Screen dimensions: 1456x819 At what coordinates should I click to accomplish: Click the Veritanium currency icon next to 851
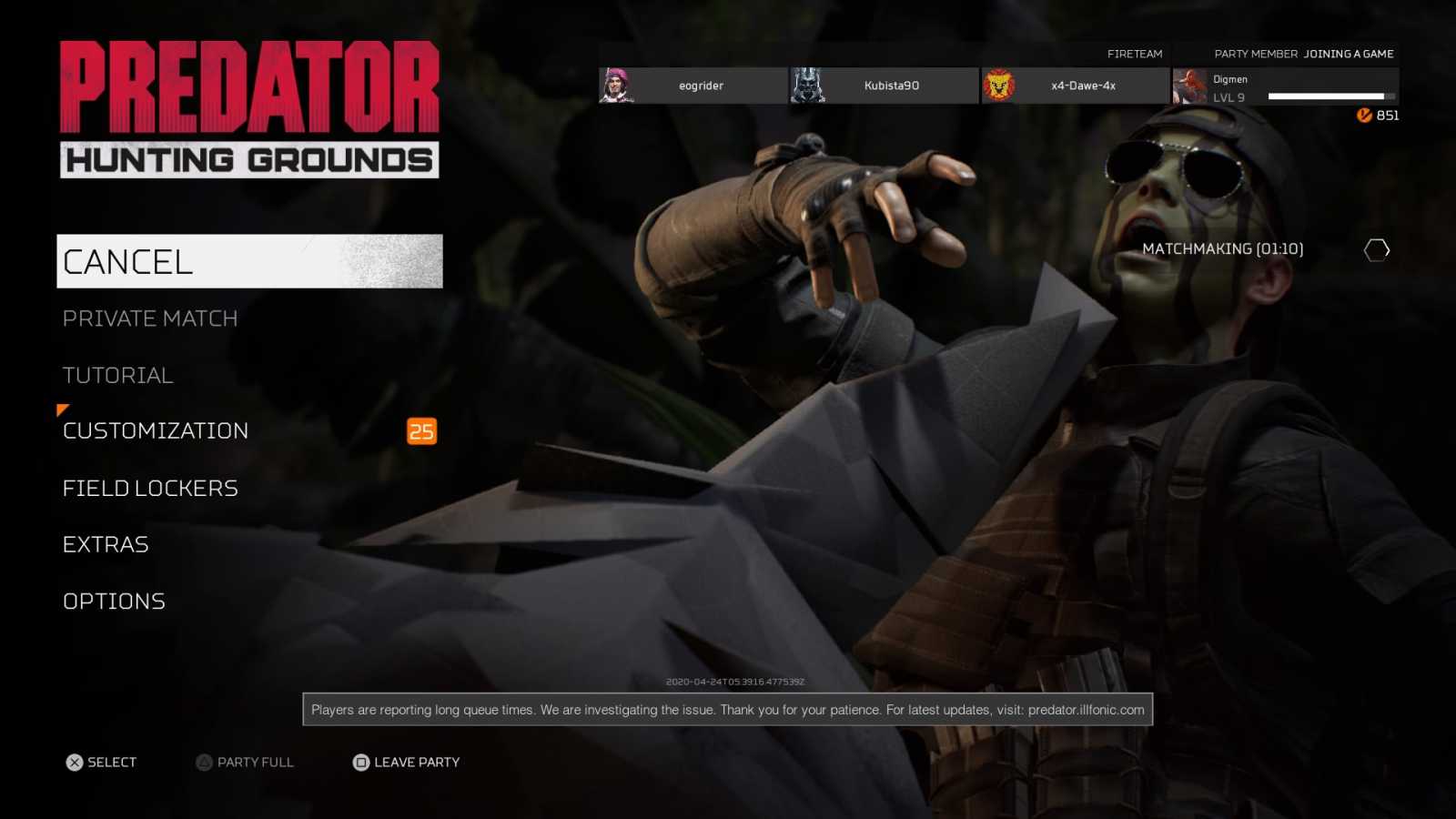point(1362,116)
